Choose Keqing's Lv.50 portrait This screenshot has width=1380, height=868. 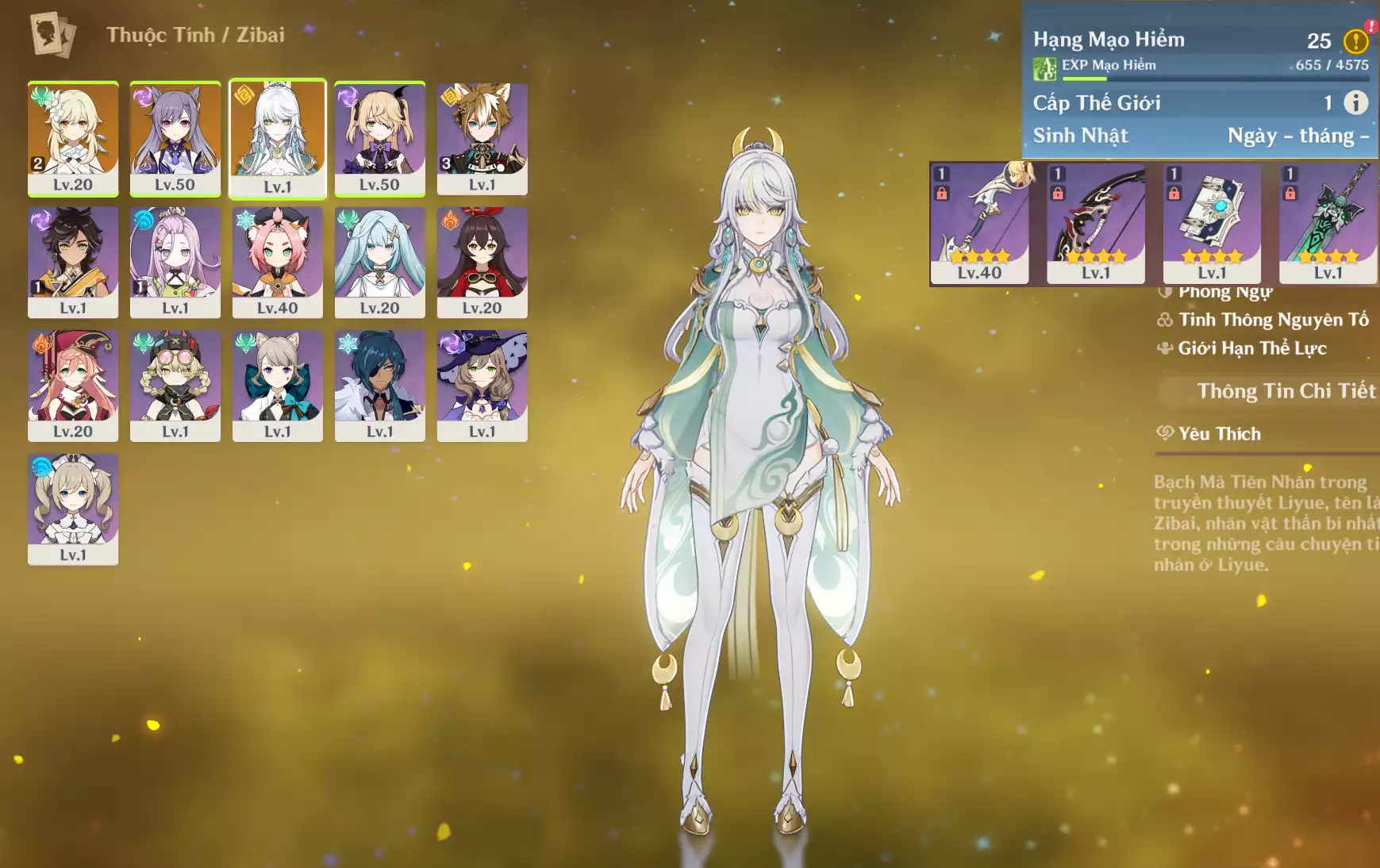pos(175,138)
